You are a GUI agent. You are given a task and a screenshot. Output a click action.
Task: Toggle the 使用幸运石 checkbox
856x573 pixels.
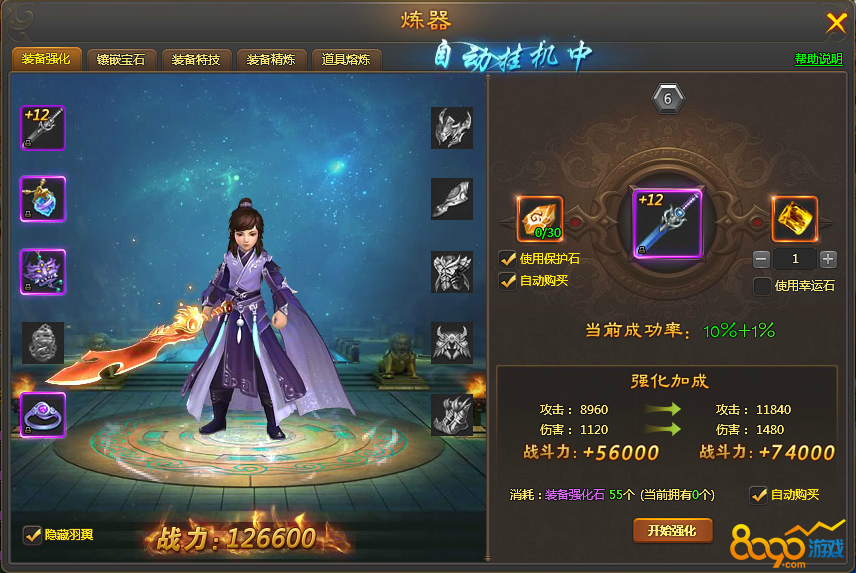pyautogui.click(x=762, y=286)
